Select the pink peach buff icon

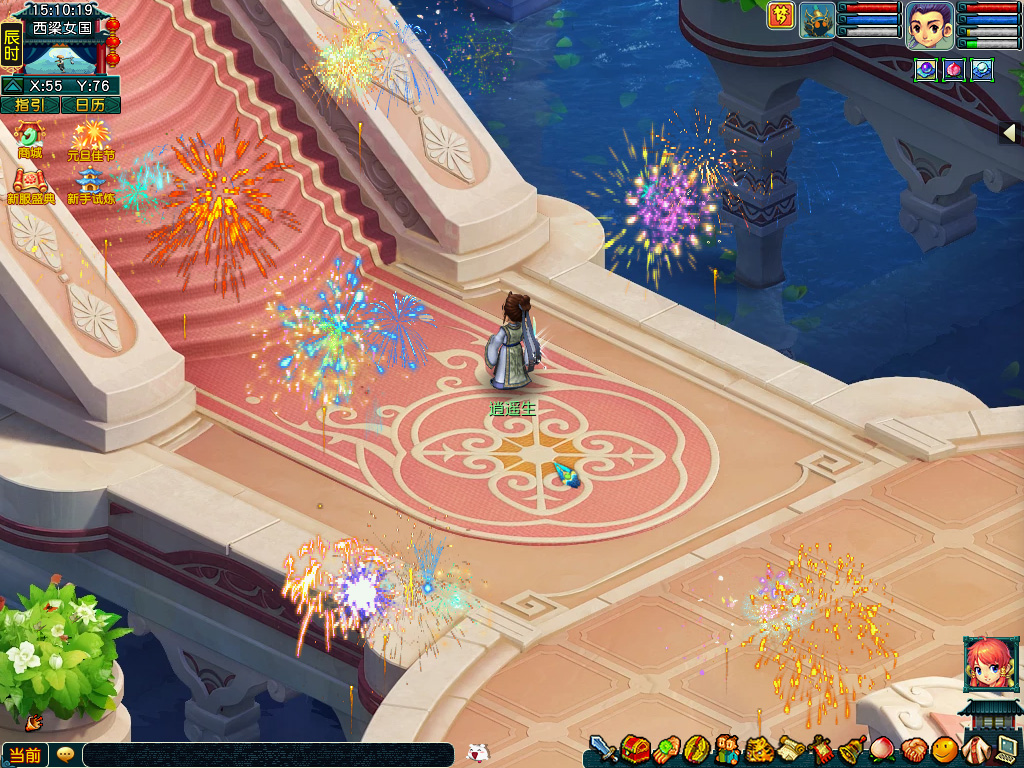[x=954, y=70]
